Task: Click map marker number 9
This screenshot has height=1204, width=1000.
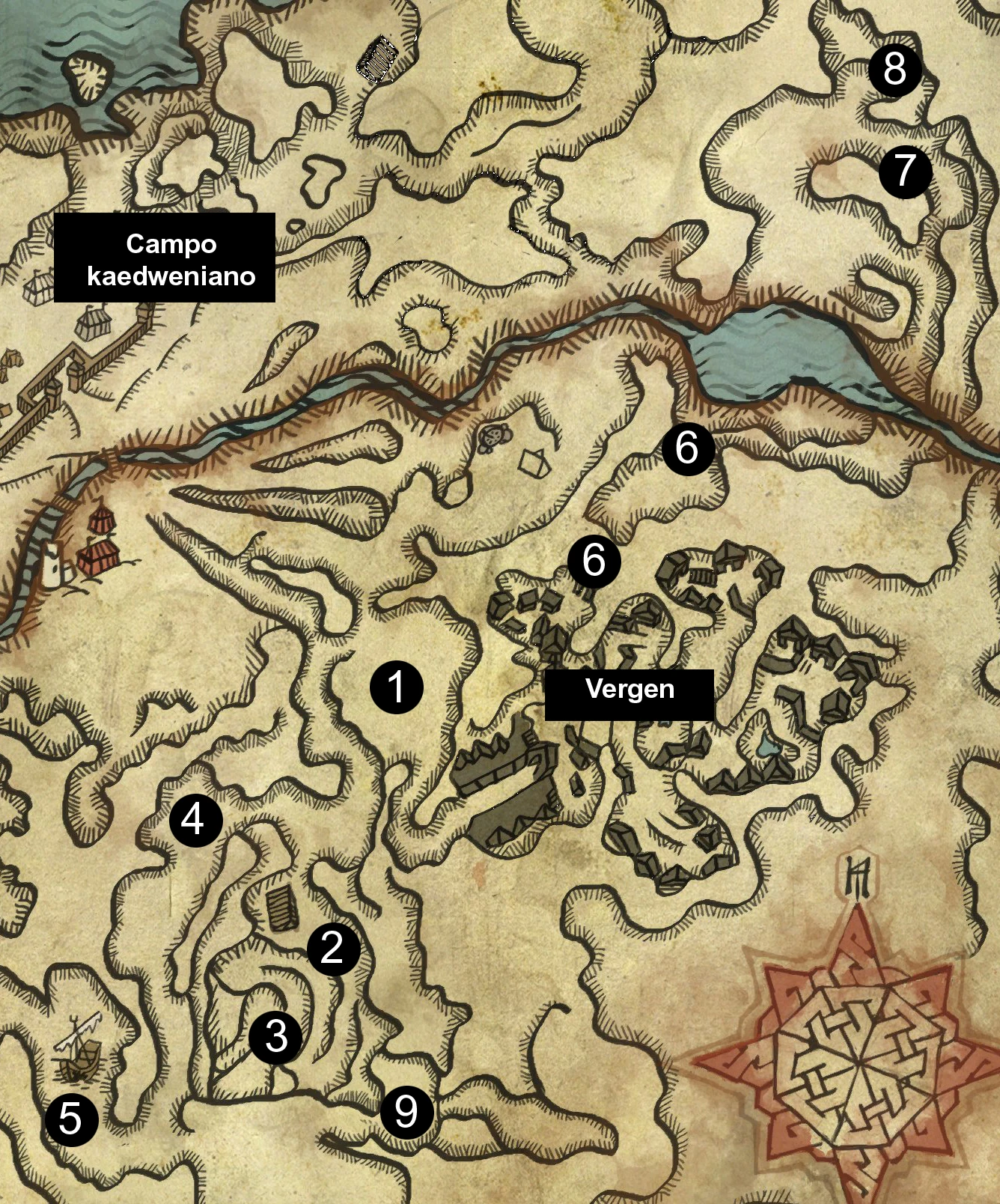Action: (x=406, y=1112)
